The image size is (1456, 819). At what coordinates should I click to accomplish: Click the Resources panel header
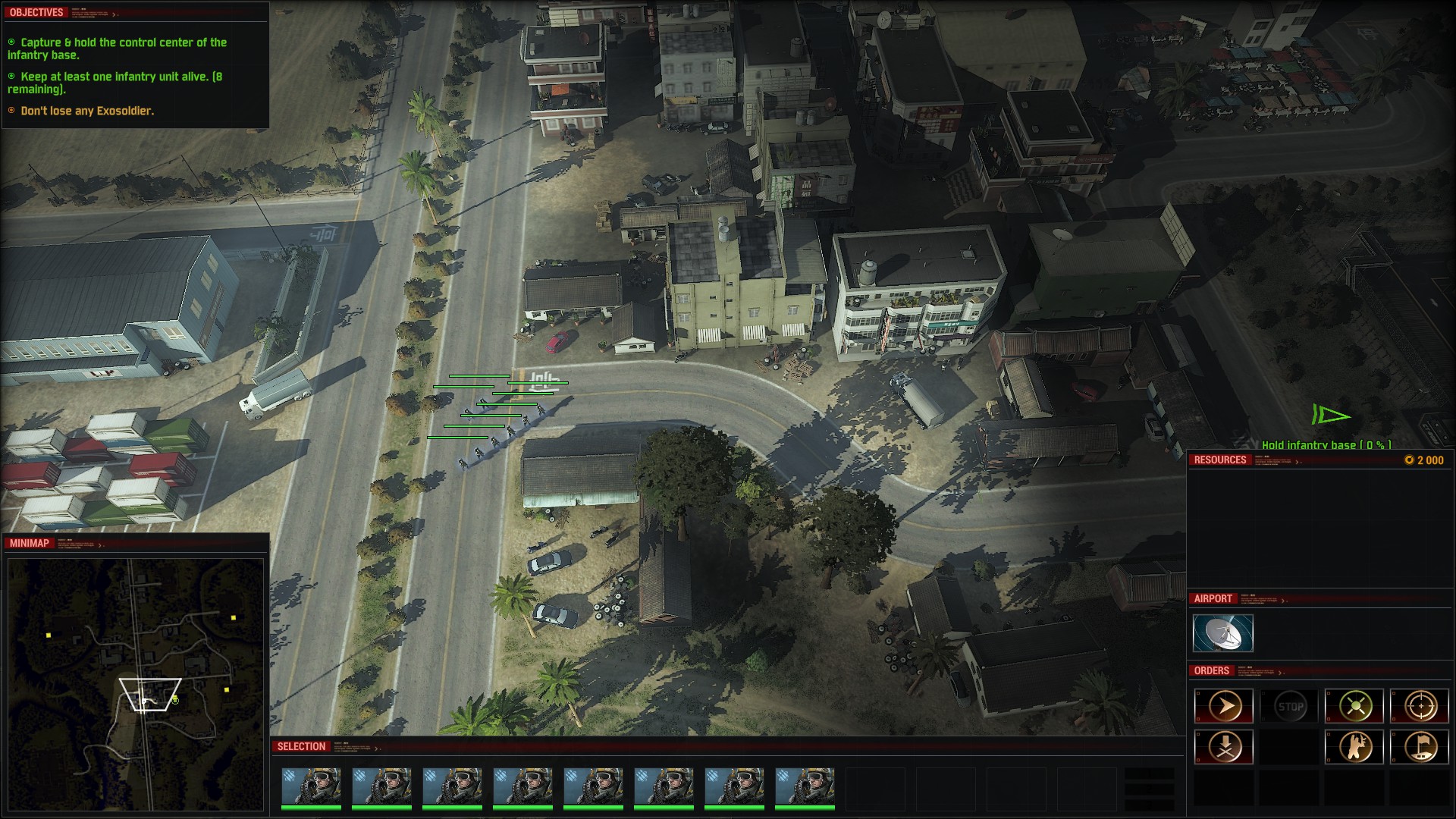coord(1219,460)
